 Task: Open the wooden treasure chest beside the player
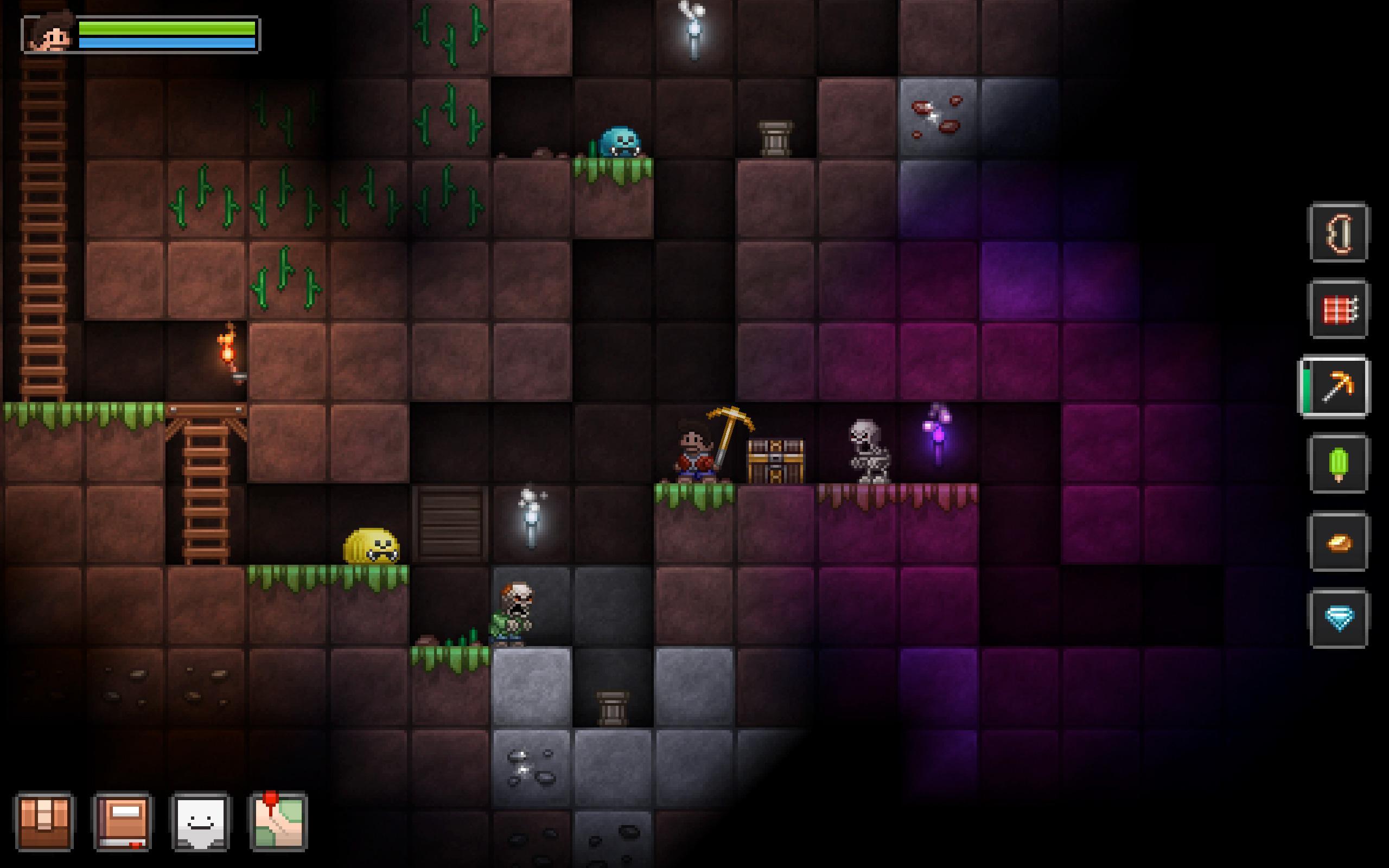click(776, 459)
